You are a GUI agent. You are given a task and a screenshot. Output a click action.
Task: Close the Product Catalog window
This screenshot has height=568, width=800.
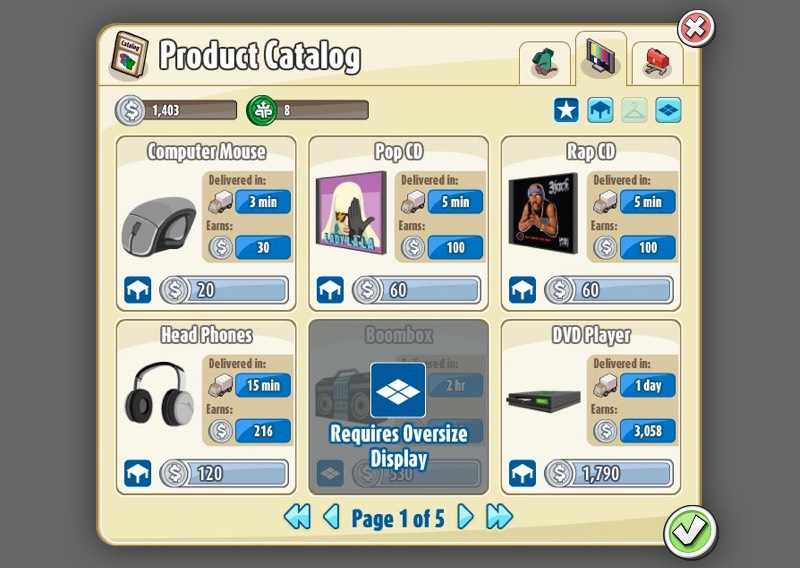[x=696, y=28]
